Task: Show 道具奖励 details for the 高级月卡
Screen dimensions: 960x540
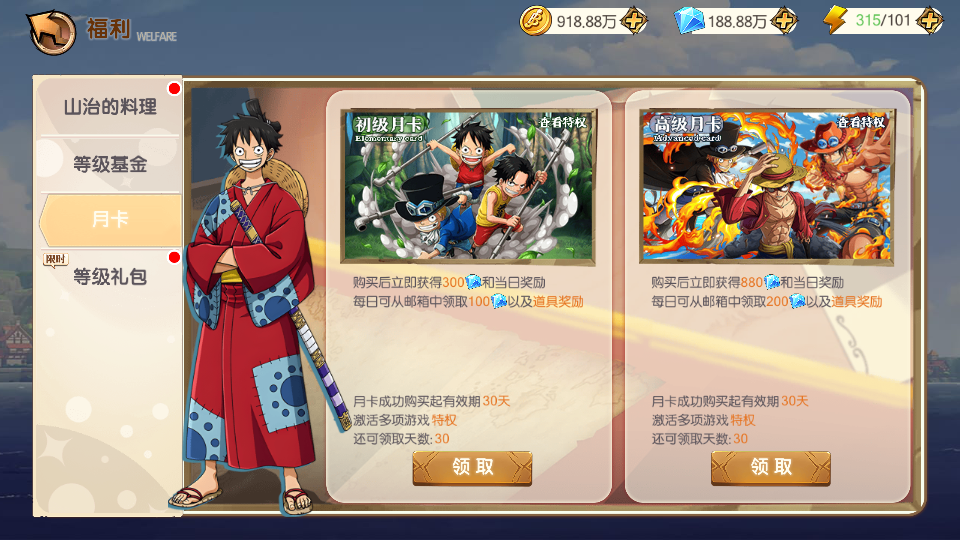Action: [x=857, y=301]
